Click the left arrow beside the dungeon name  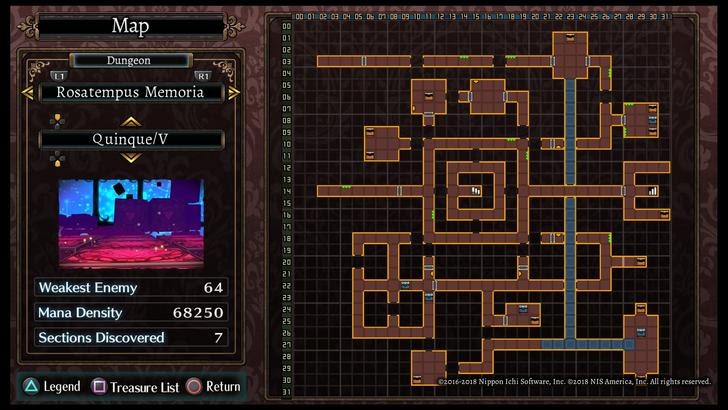tap(32, 92)
